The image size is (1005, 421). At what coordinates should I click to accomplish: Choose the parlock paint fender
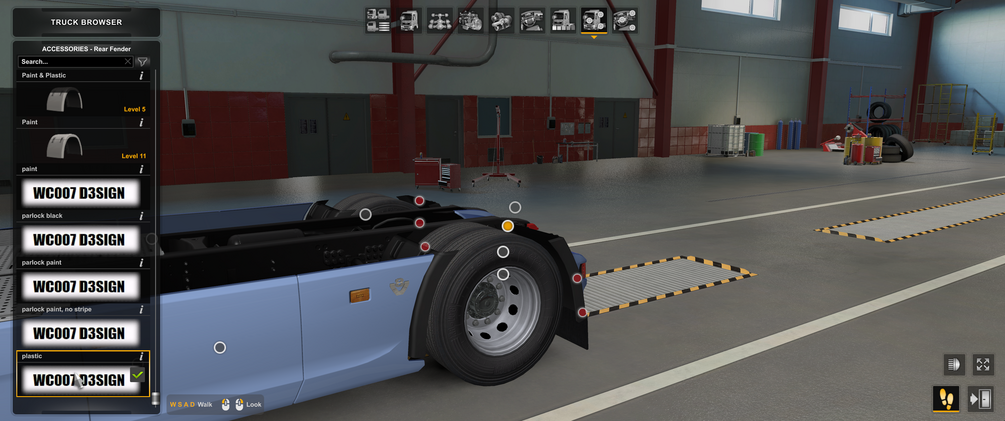click(x=80, y=287)
